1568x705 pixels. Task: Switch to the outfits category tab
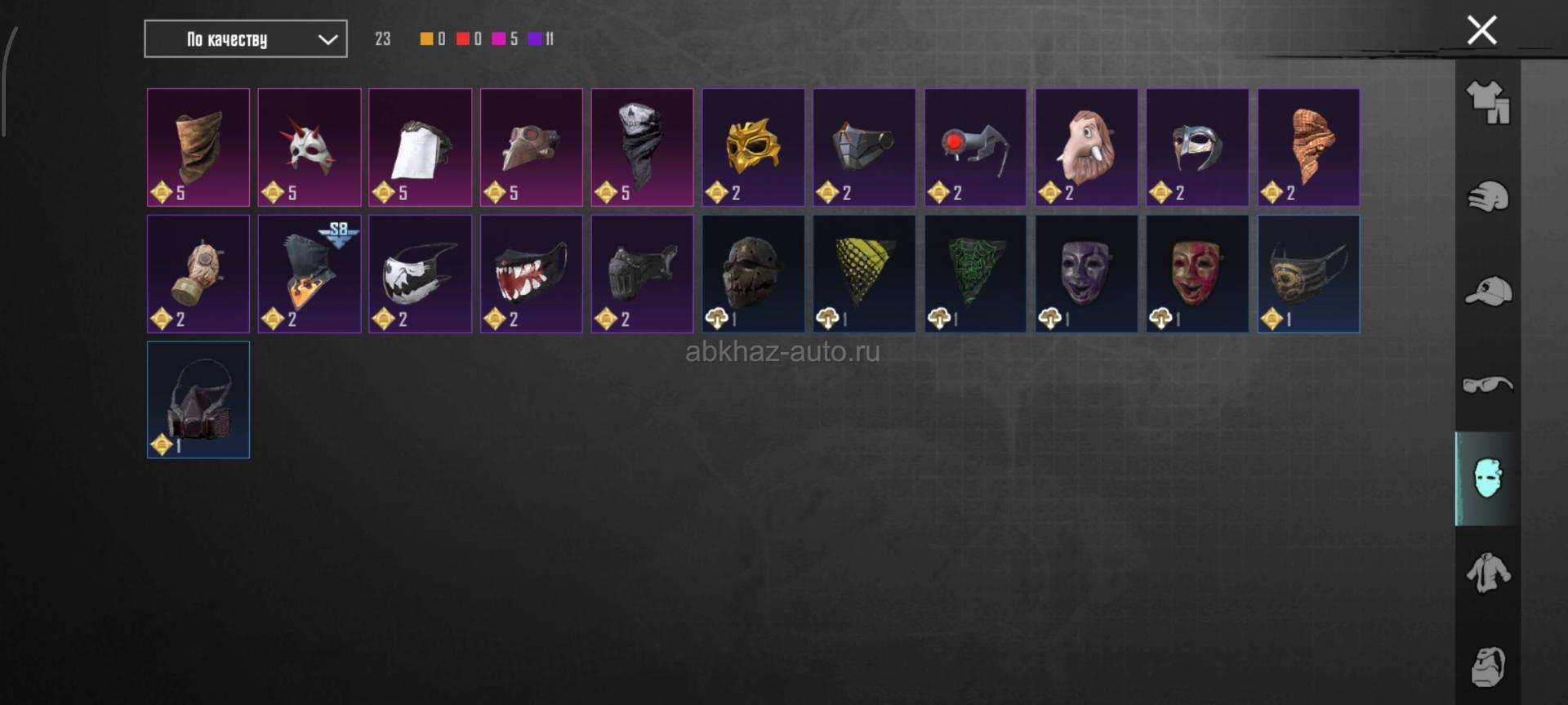[1488, 103]
